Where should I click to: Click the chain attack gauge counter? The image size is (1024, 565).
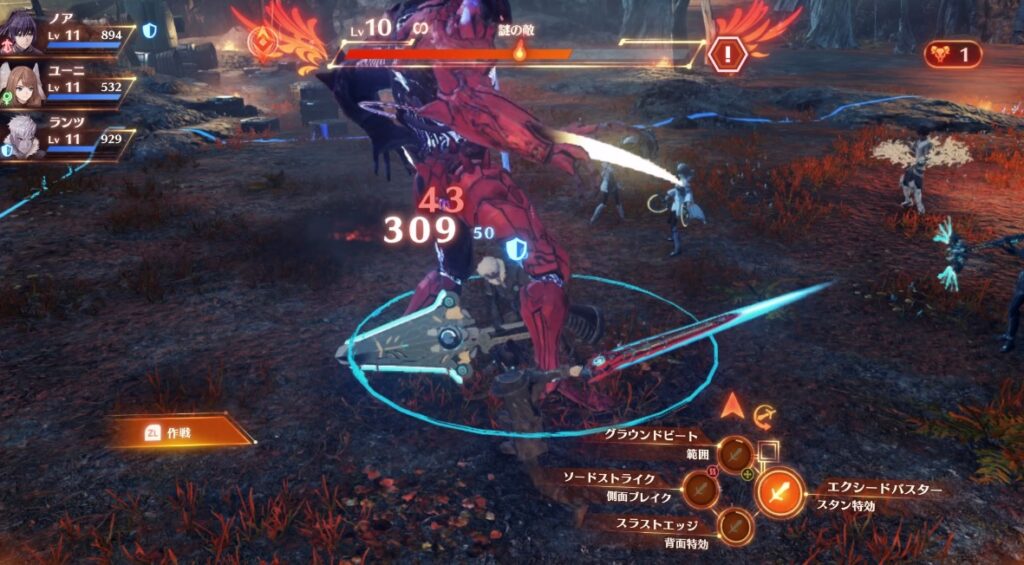953,55
